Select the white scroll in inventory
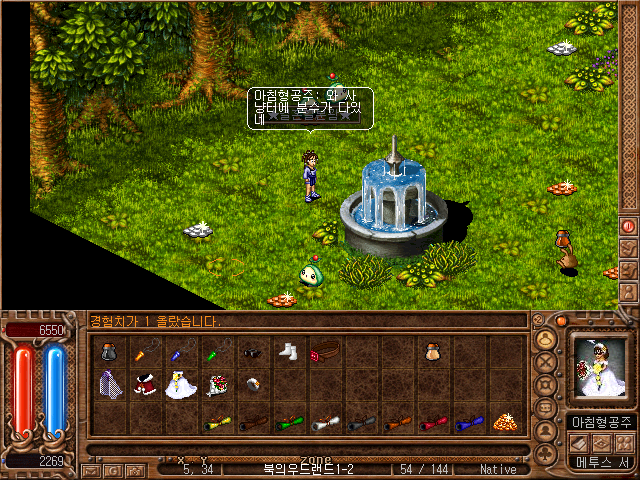This screenshot has width=640, height=480. (x=323, y=422)
